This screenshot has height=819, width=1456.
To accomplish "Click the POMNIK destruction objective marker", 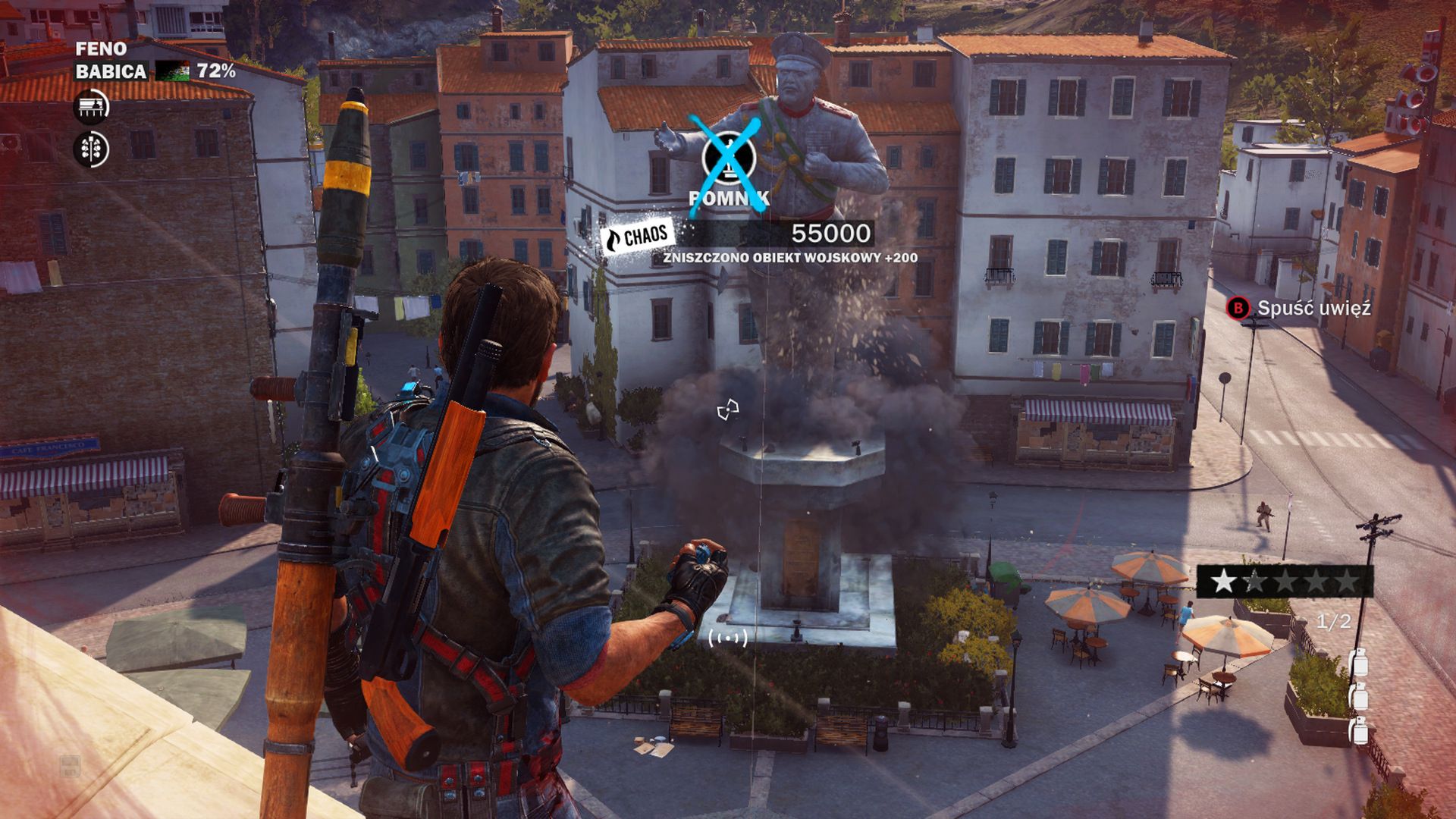I will [728, 199].
